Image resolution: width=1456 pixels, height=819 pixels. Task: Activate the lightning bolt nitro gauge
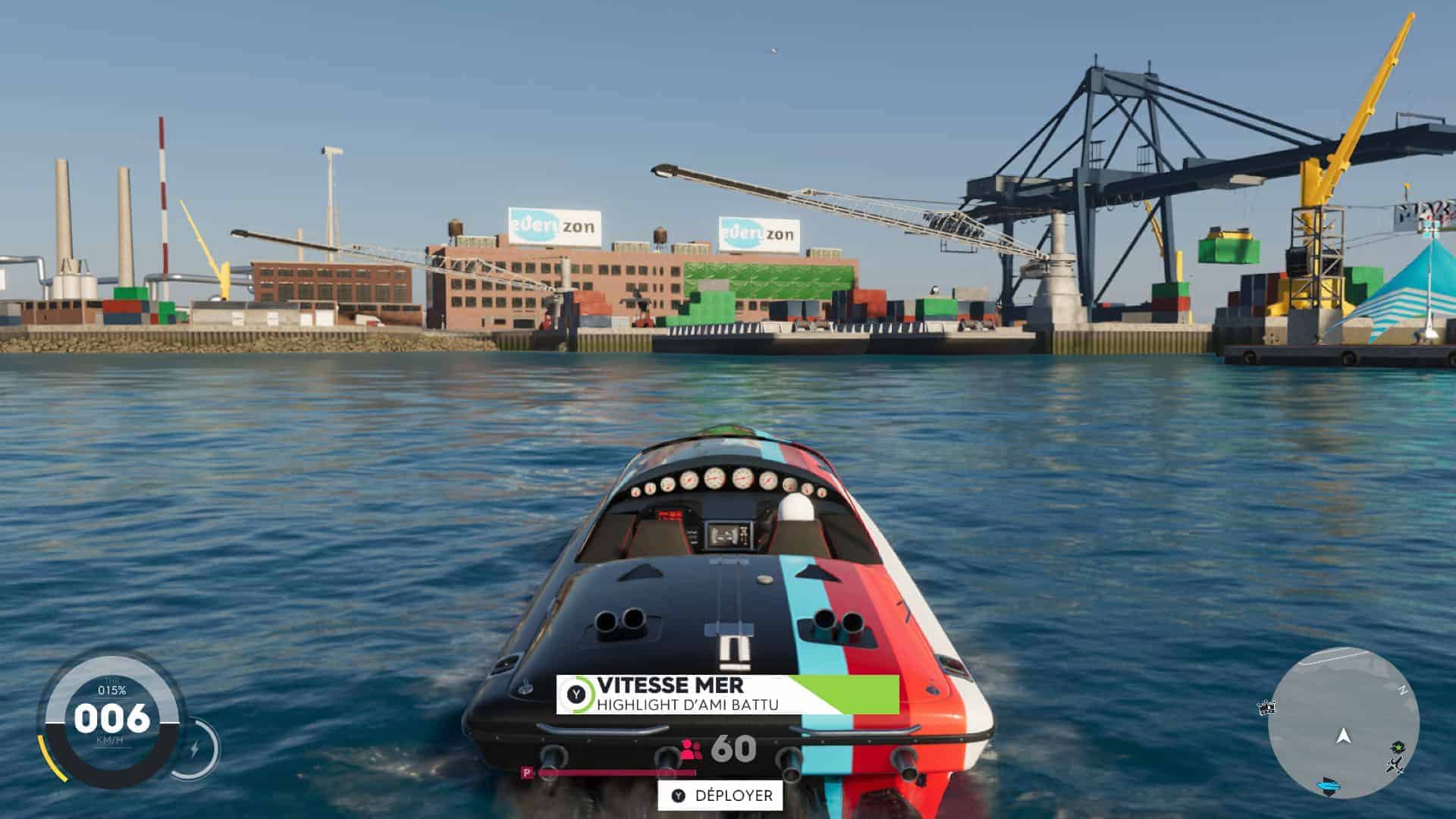(194, 750)
